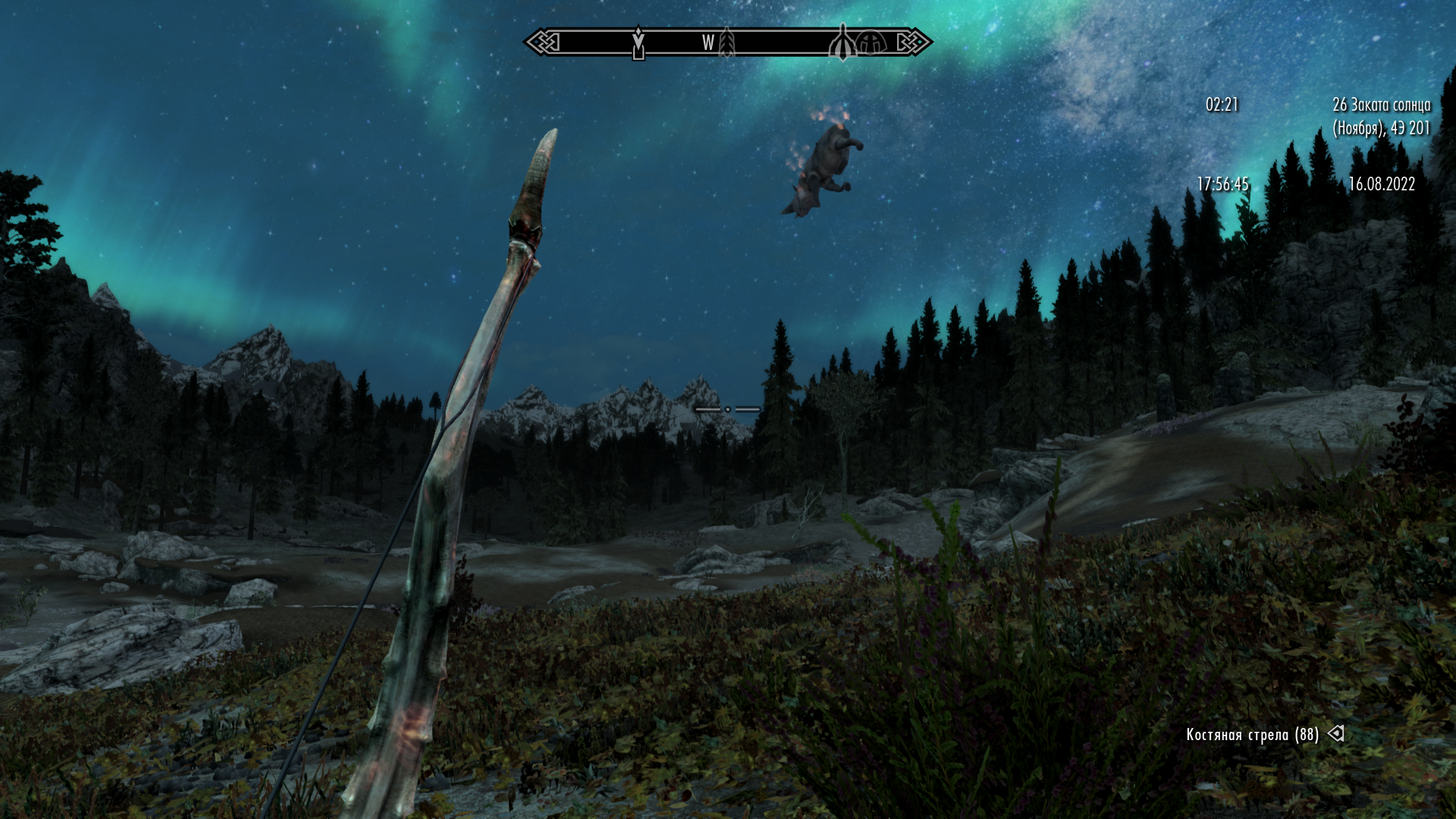Click the quest arrow marker on the compass
Screen dimensions: 1456x819
tap(639, 43)
